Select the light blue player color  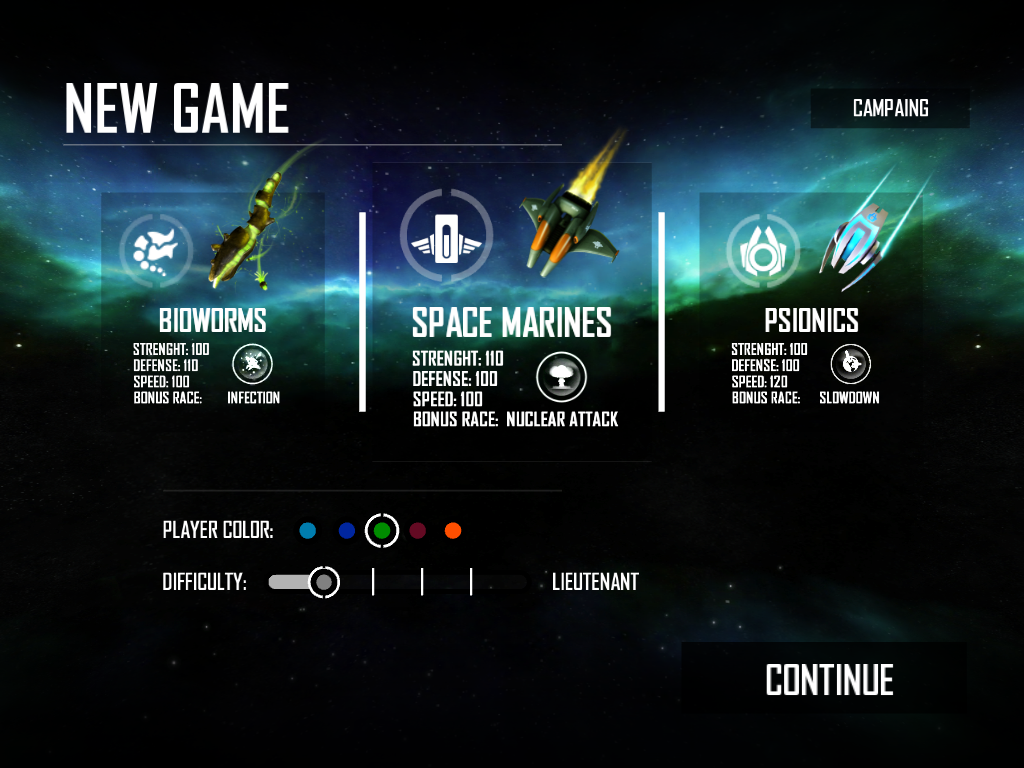308,531
